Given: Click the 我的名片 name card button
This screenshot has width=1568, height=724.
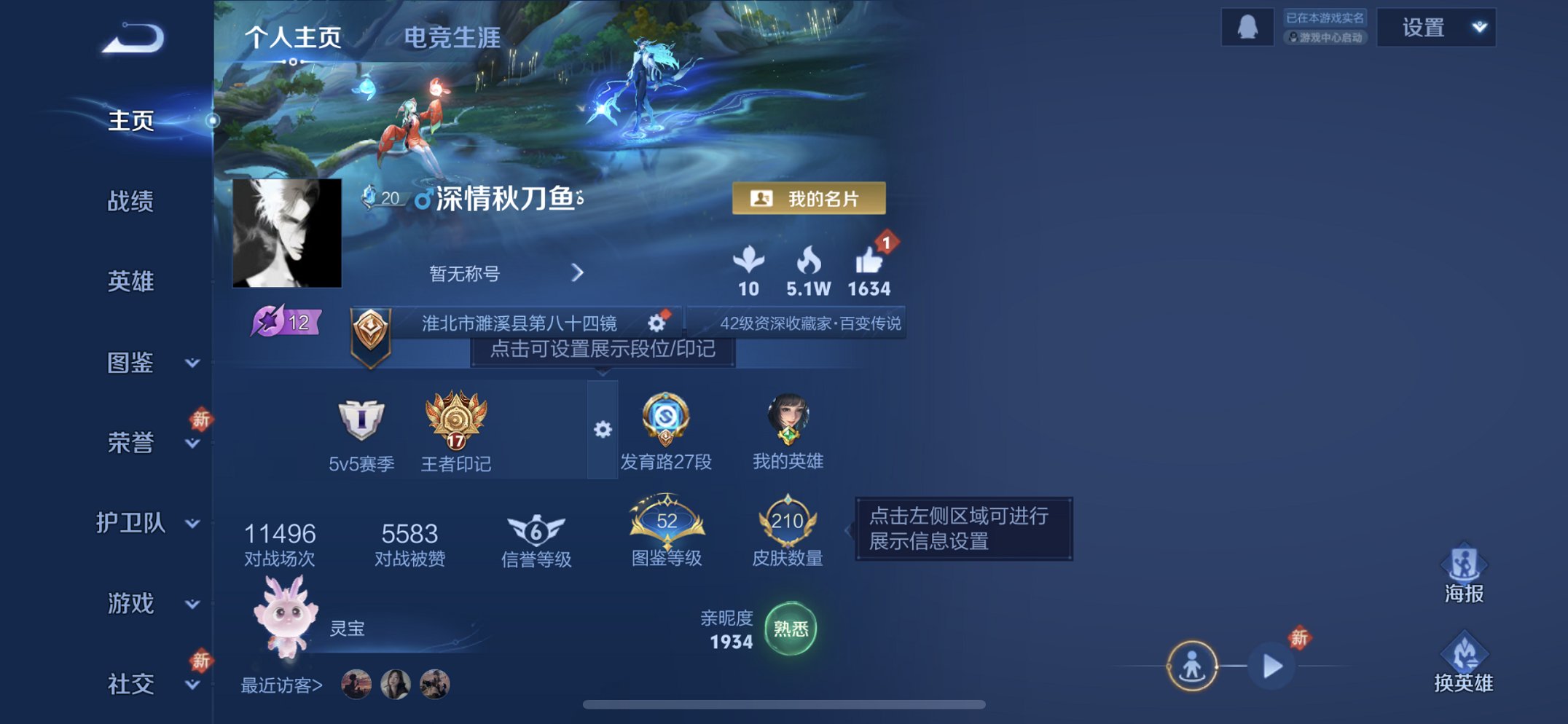Looking at the screenshot, I should [x=811, y=197].
